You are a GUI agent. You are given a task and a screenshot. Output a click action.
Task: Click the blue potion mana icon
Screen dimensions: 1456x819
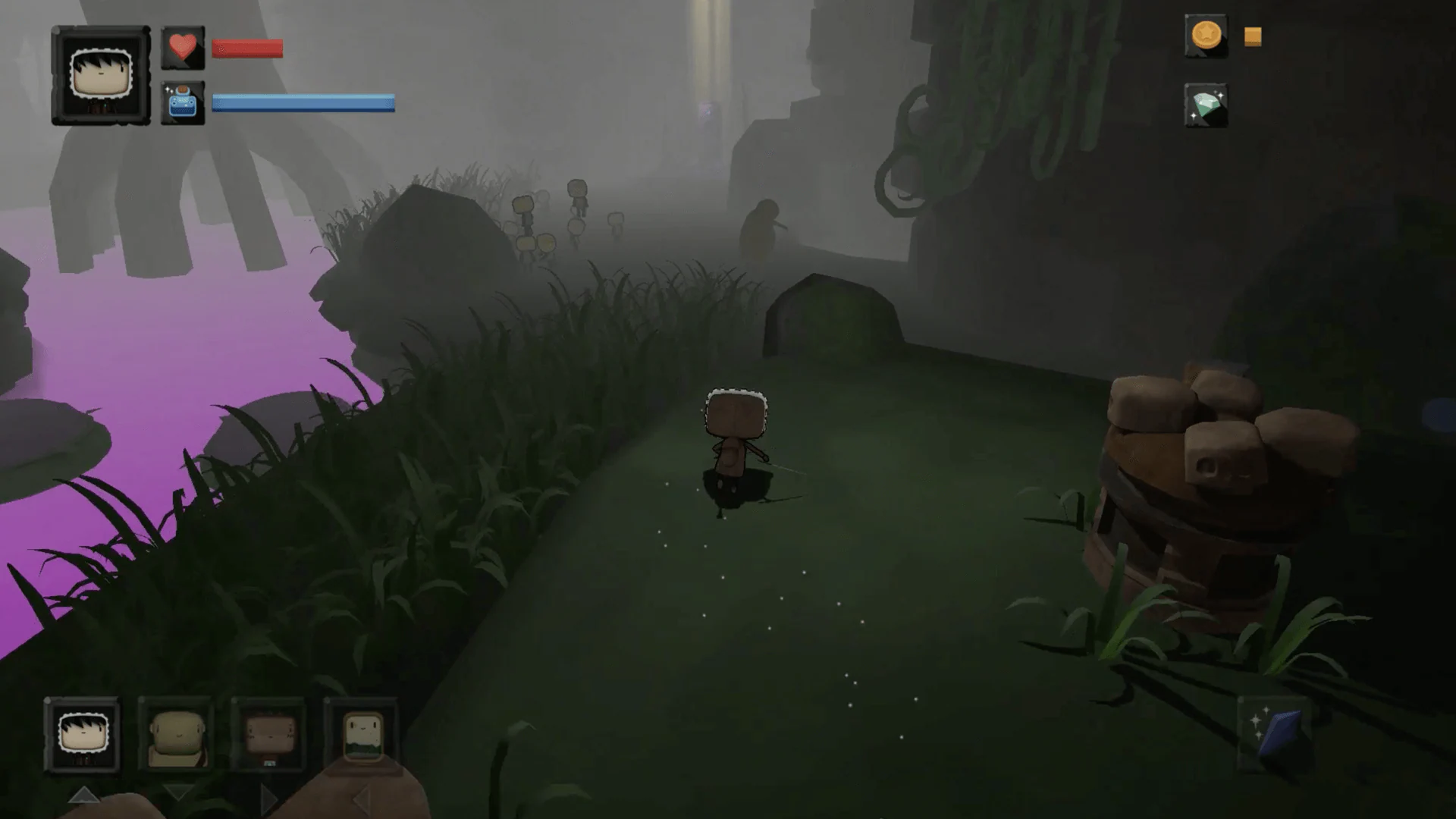183,103
